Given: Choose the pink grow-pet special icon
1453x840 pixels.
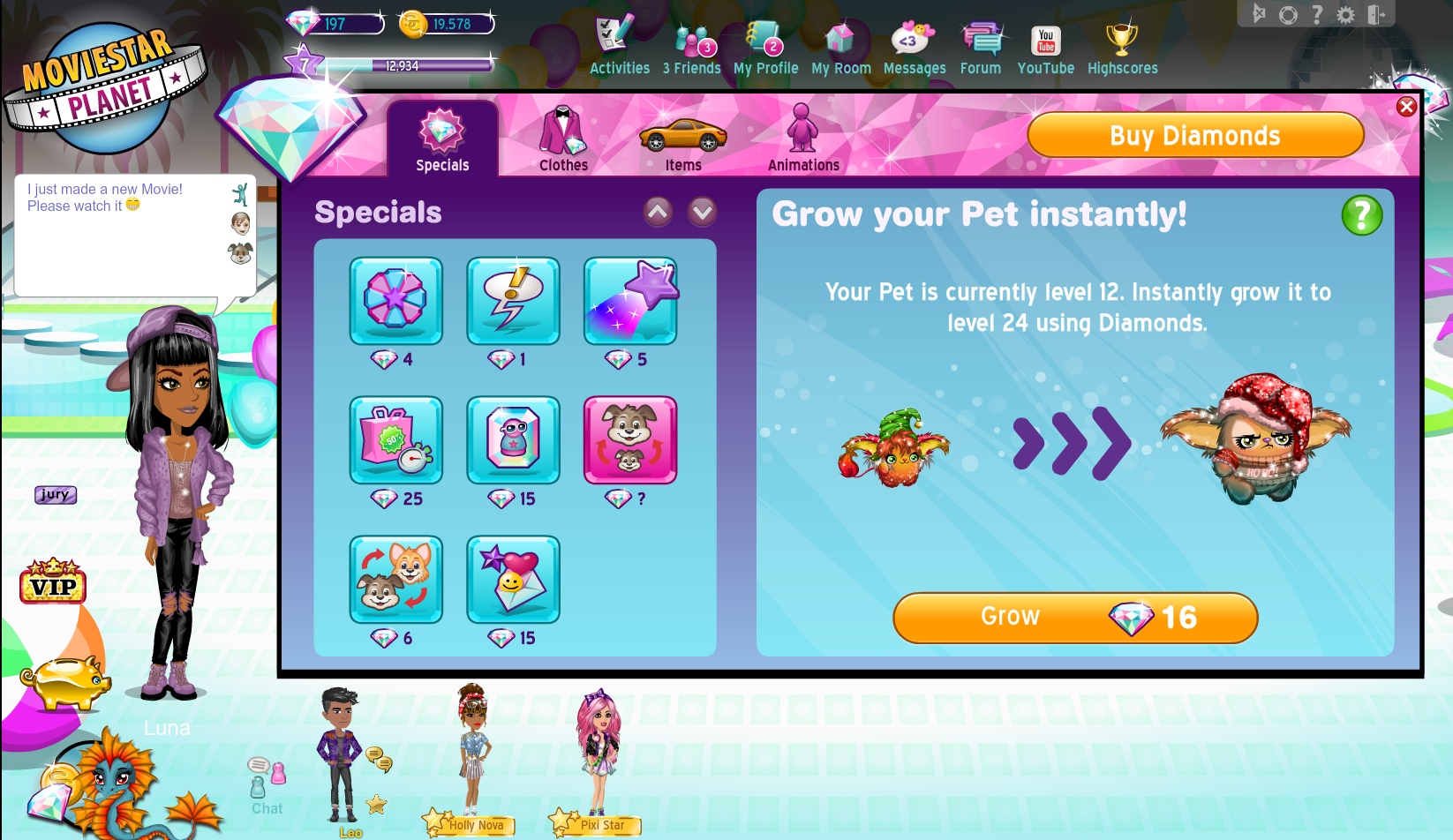Looking at the screenshot, I should [630, 440].
